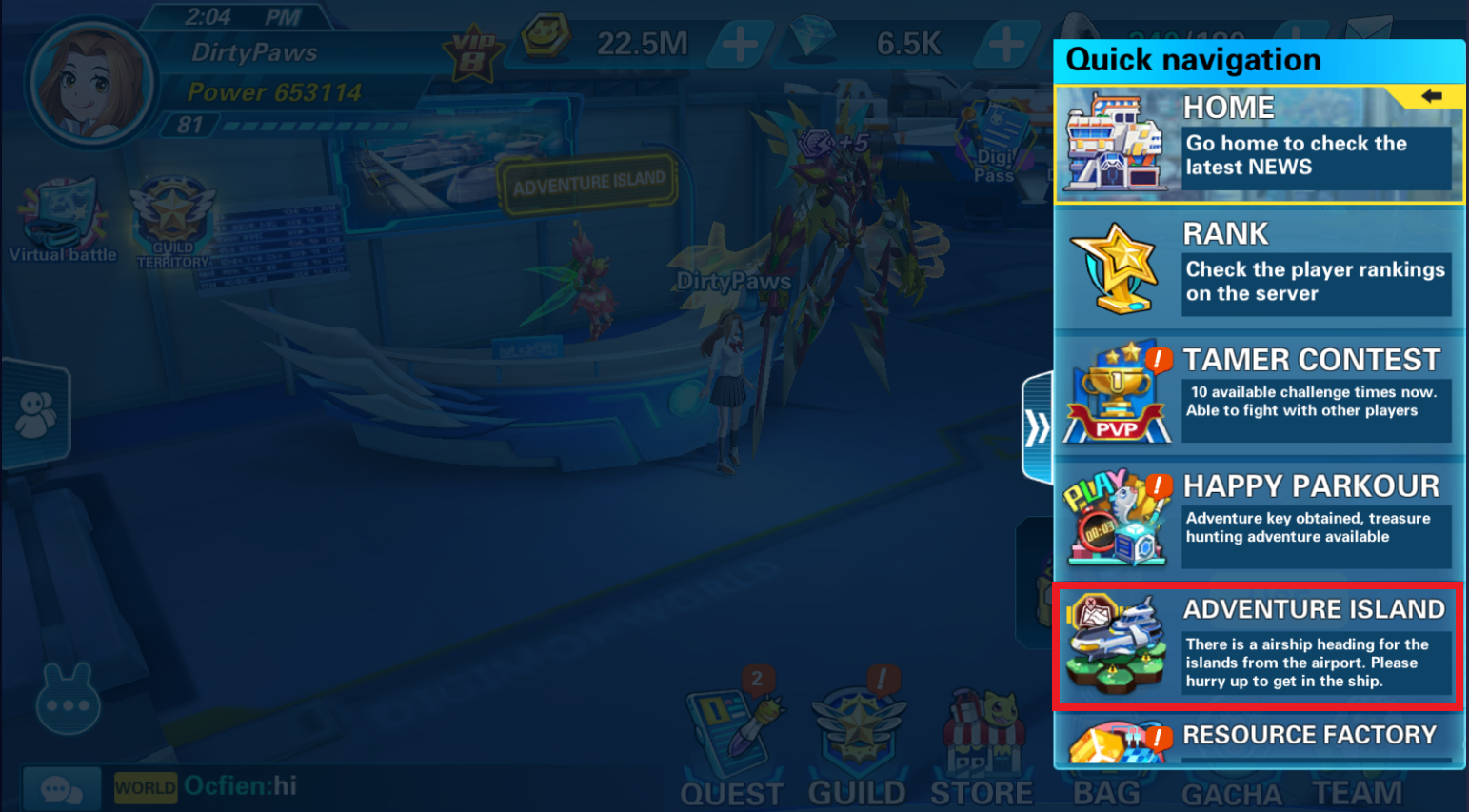Open the QUEST menu
The height and width of the screenshot is (812, 1469).
[732, 752]
